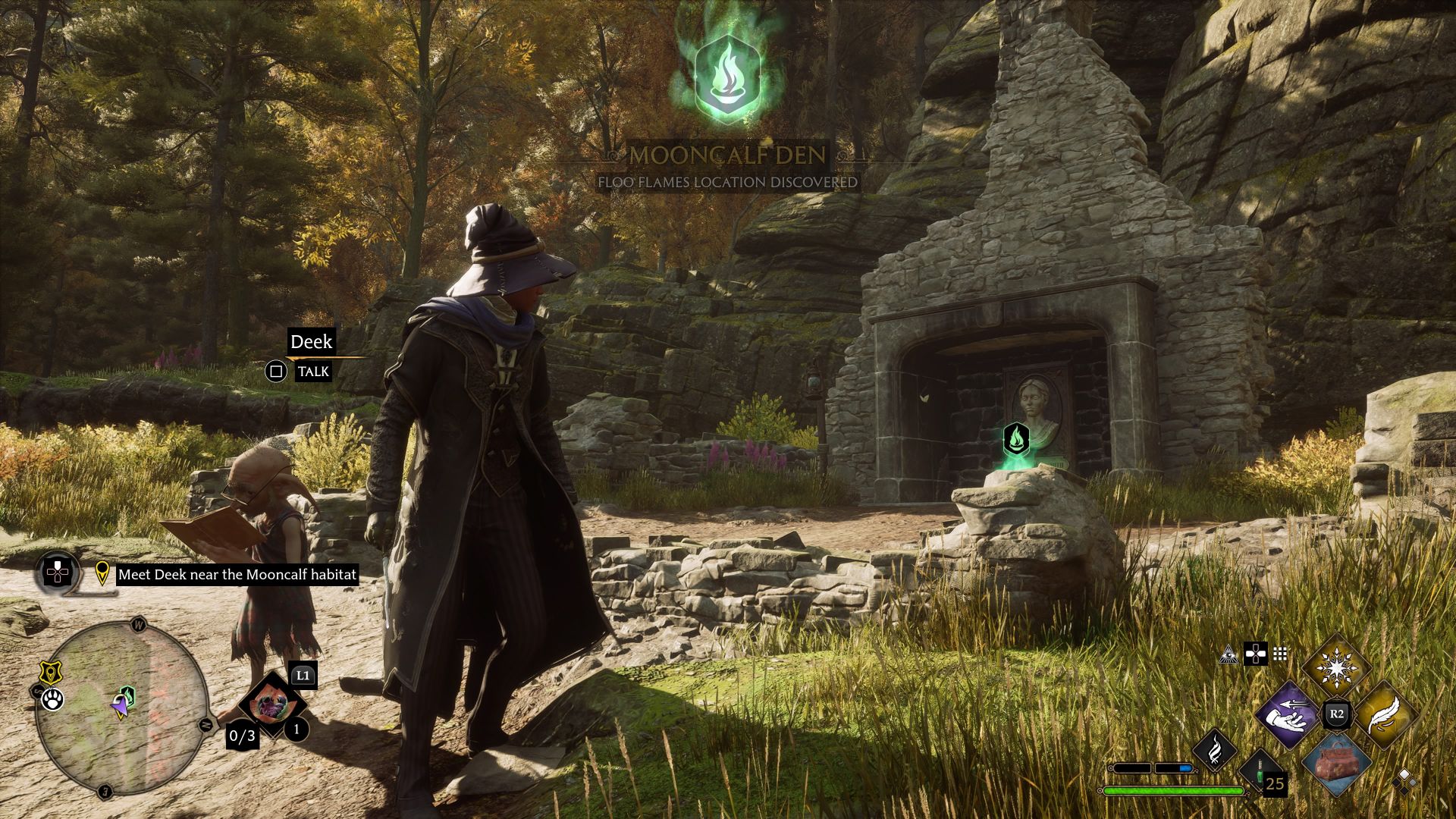
Task: Select the Glacius snowflake spell icon
Action: point(1336,667)
